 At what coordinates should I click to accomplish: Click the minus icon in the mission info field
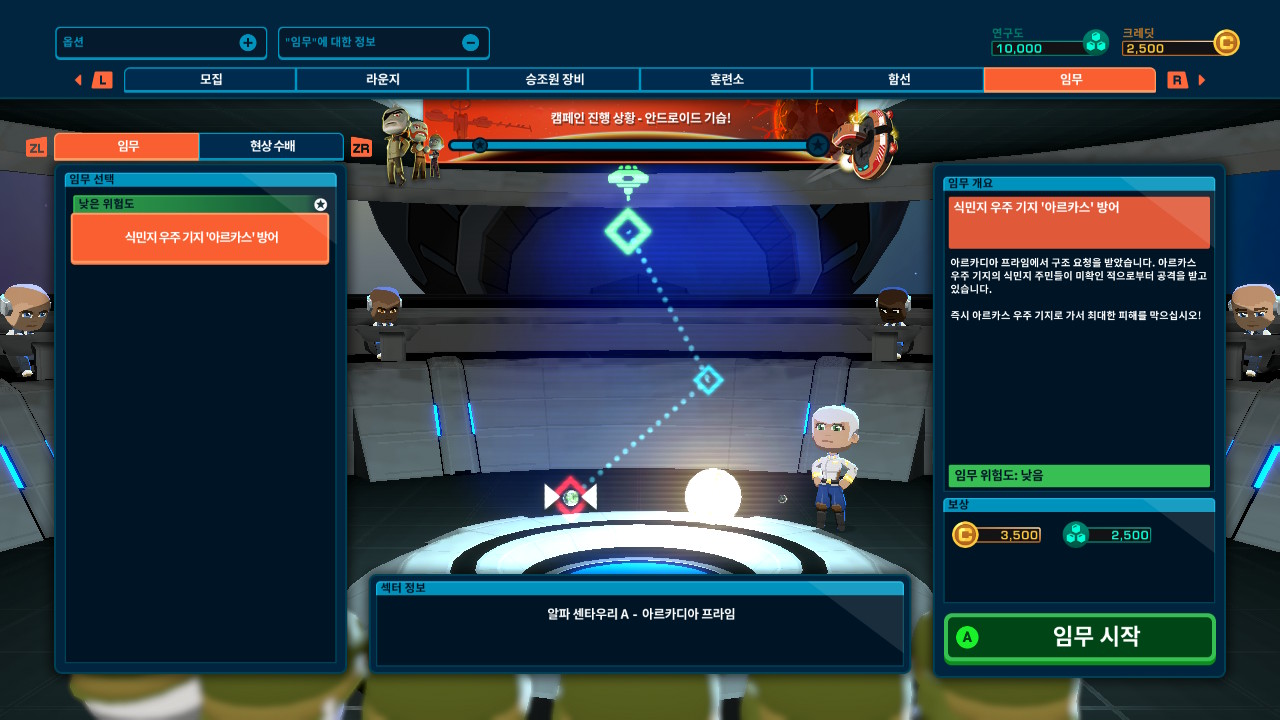click(x=471, y=42)
